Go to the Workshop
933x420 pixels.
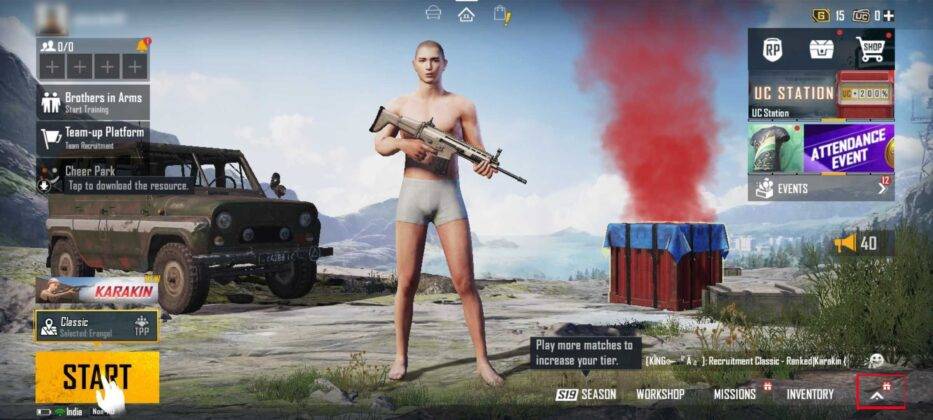pos(660,394)
